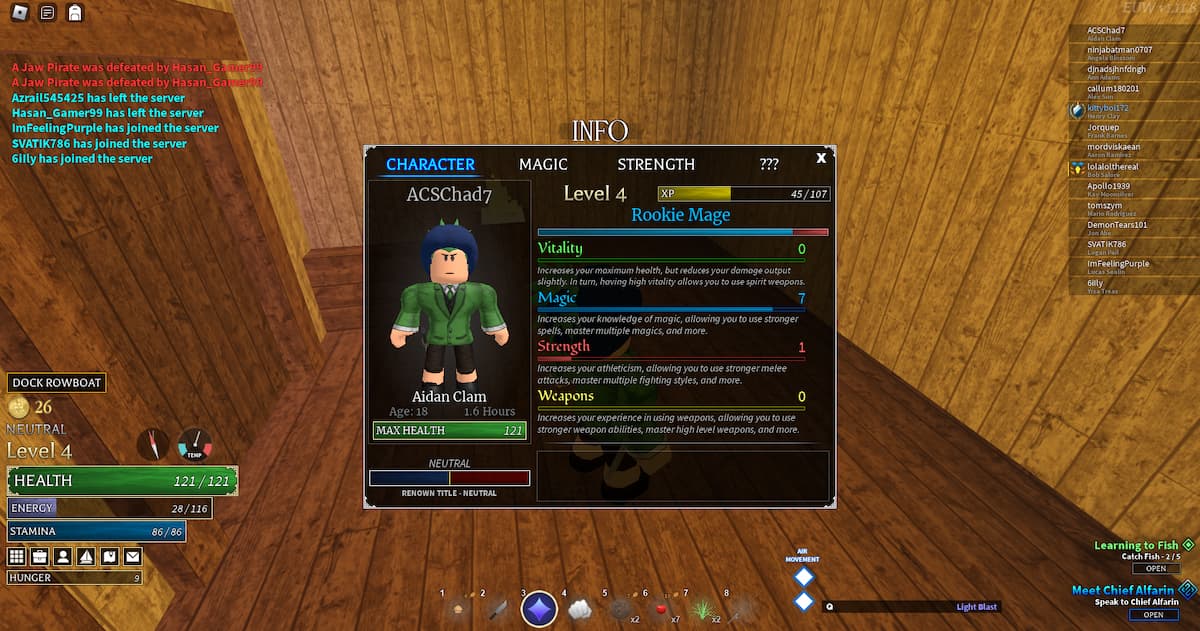Viewport: 1200px width, 631px height.
Task: Toggle the Roblox chat window
Action: (47, 13)
